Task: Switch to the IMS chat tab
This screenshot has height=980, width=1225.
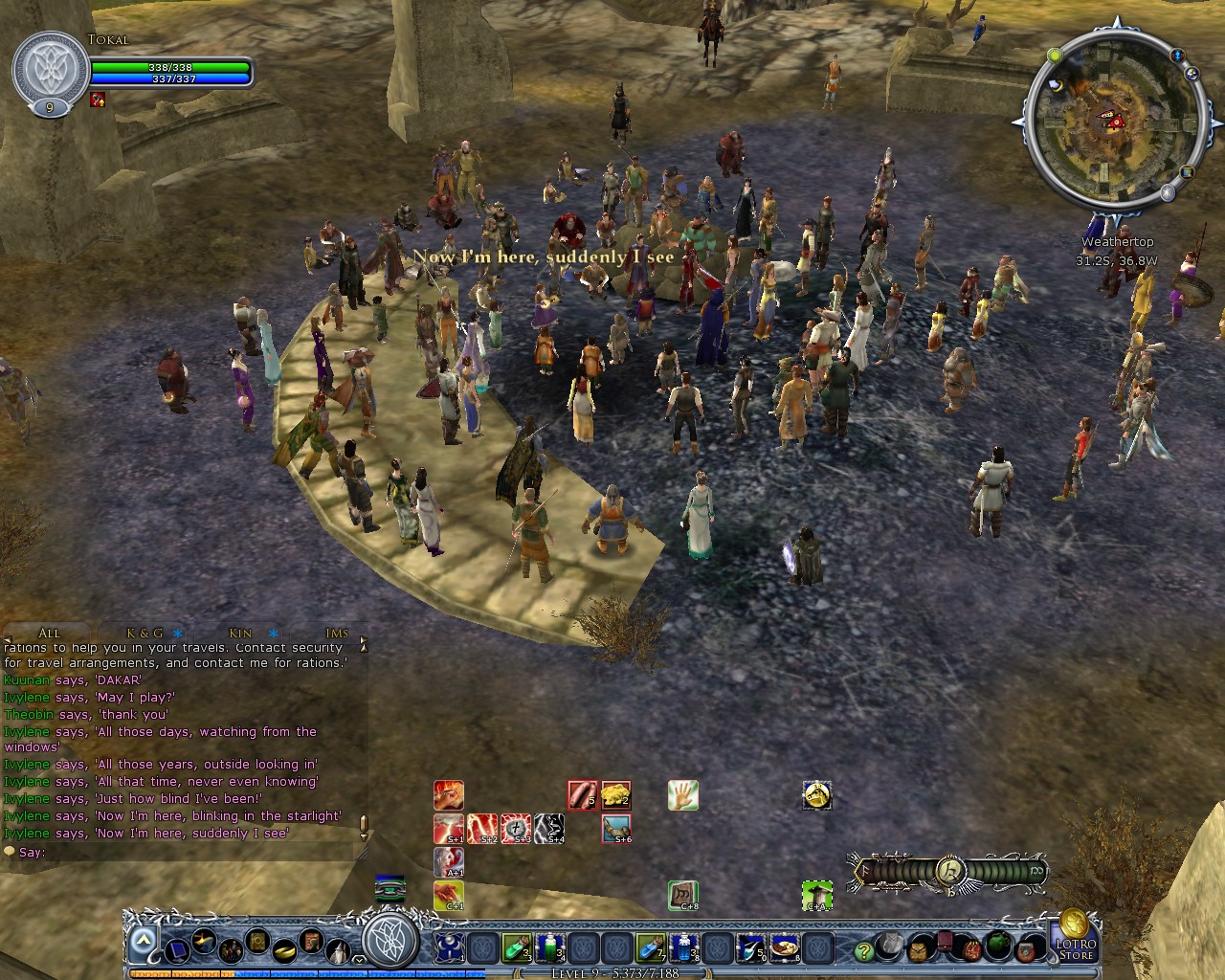Action: click(x=336, y=633)
